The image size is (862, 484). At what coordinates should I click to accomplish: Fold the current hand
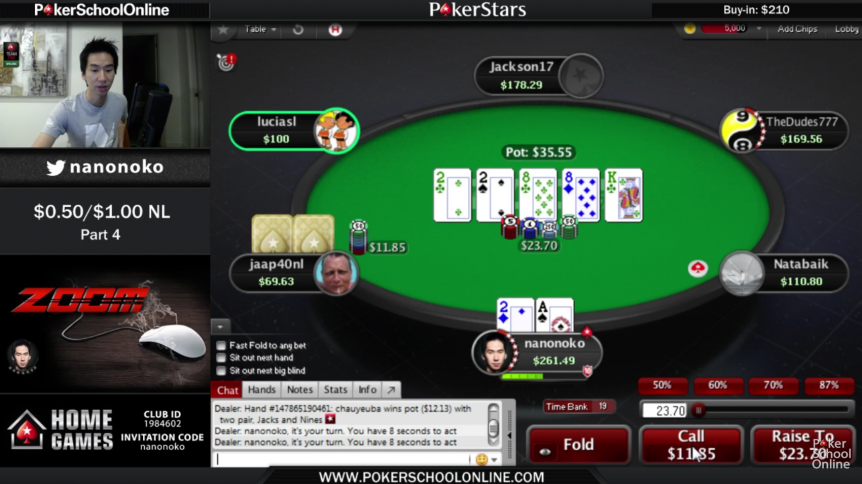coord(578,445)
